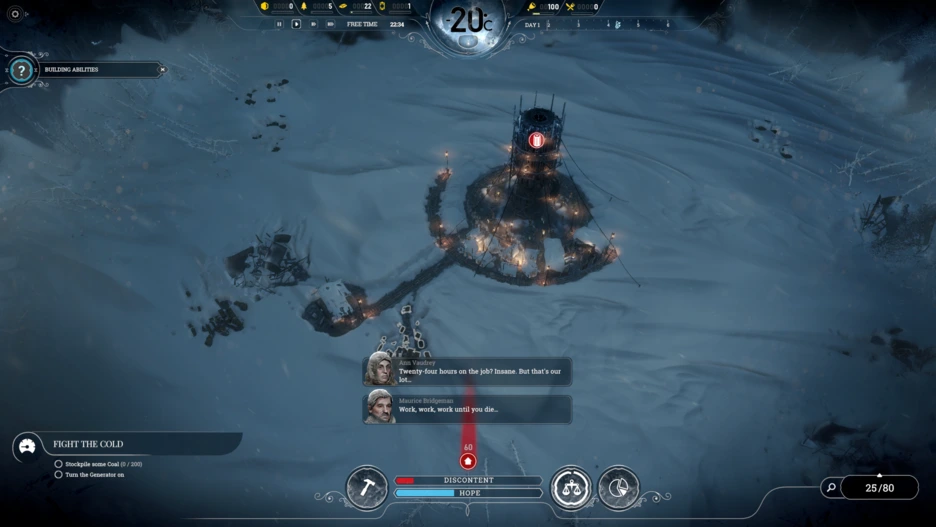Pause the game time
Viewport: 936px width, 527px height.
pos(280,24)
